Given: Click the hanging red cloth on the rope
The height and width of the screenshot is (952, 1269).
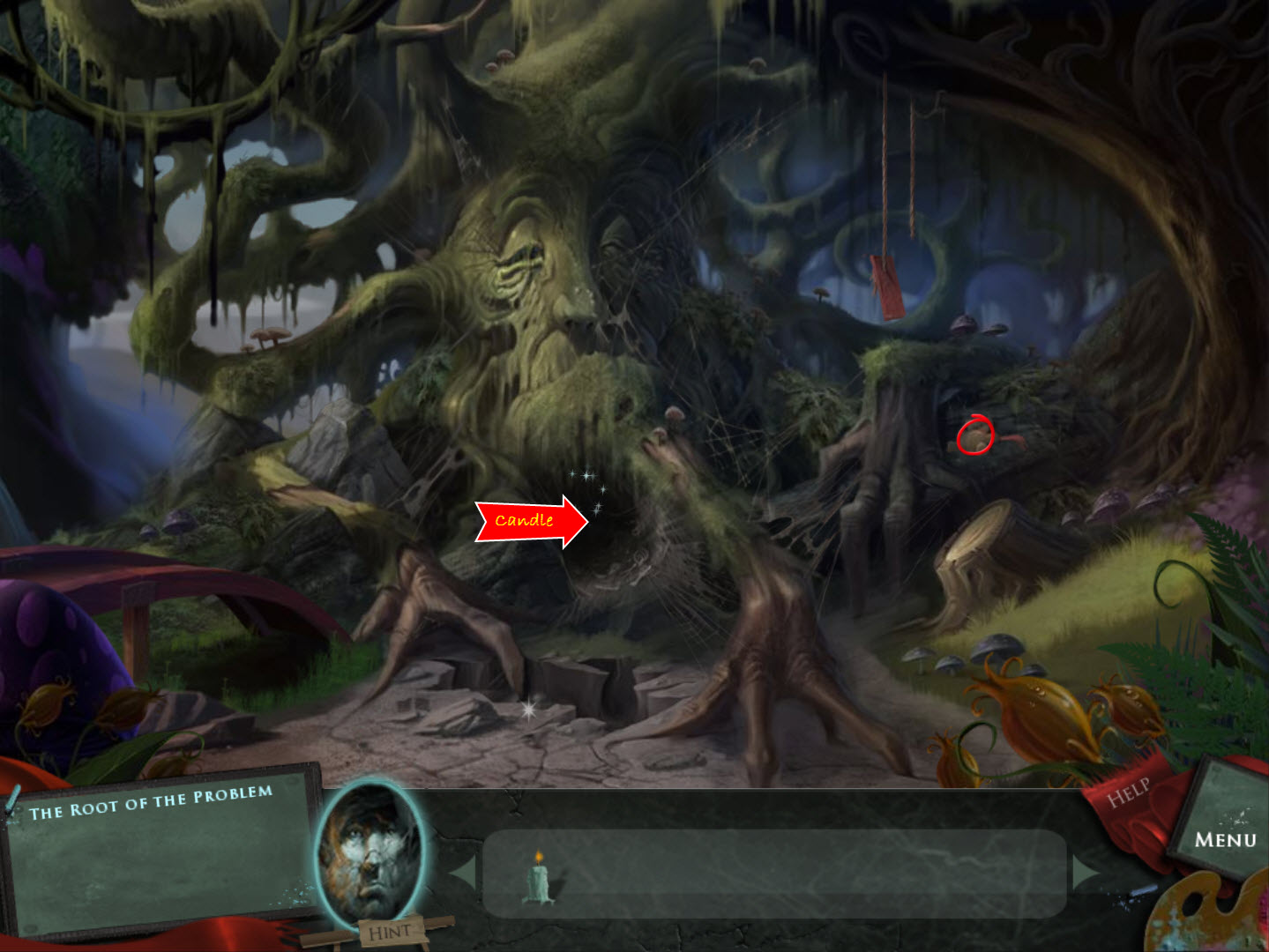Looking at the screenshot, I should point(885,284).
